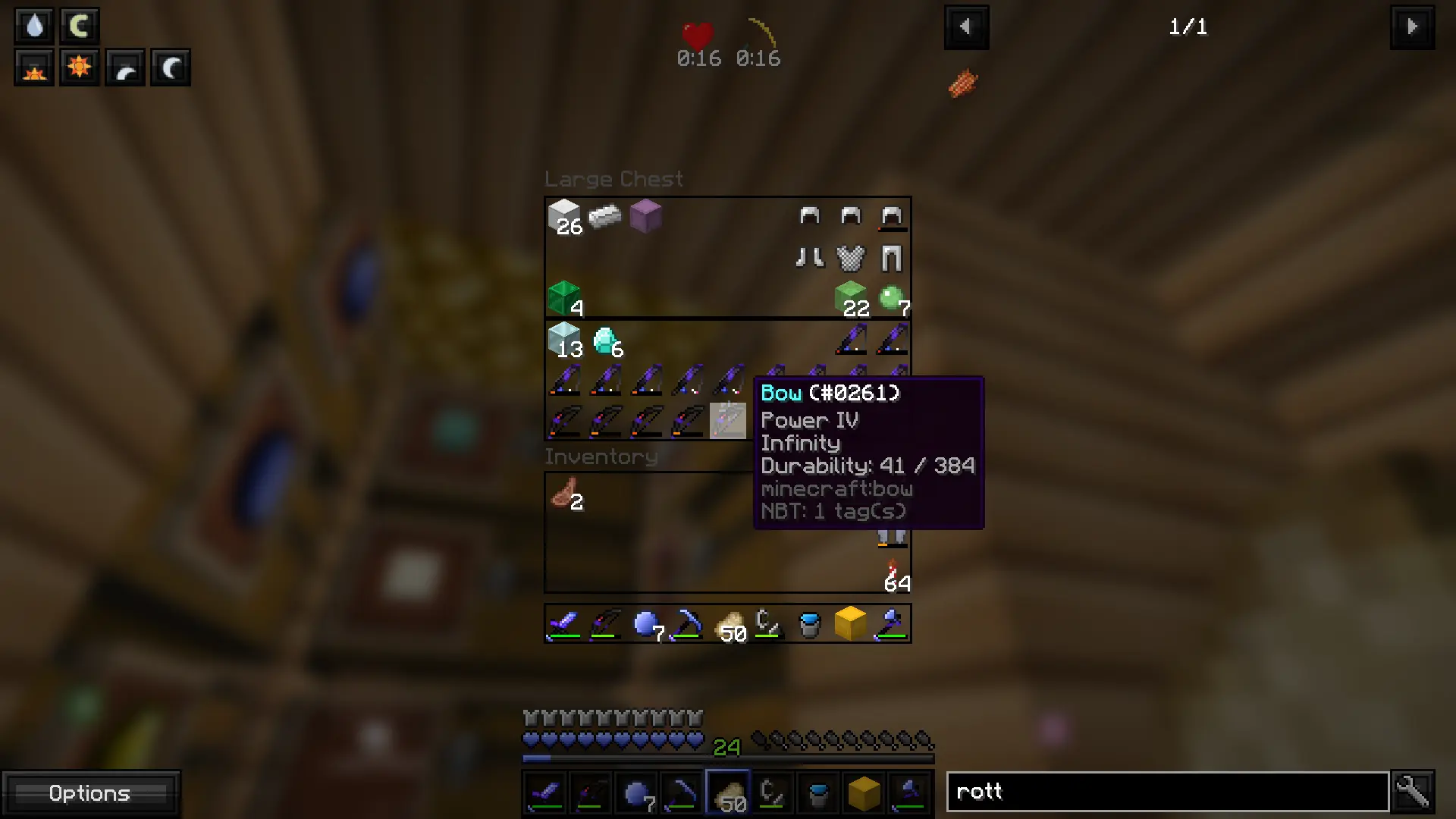Toggle rain with the water drop button
Screen dimensions: 1456x819
coord(34,27)
